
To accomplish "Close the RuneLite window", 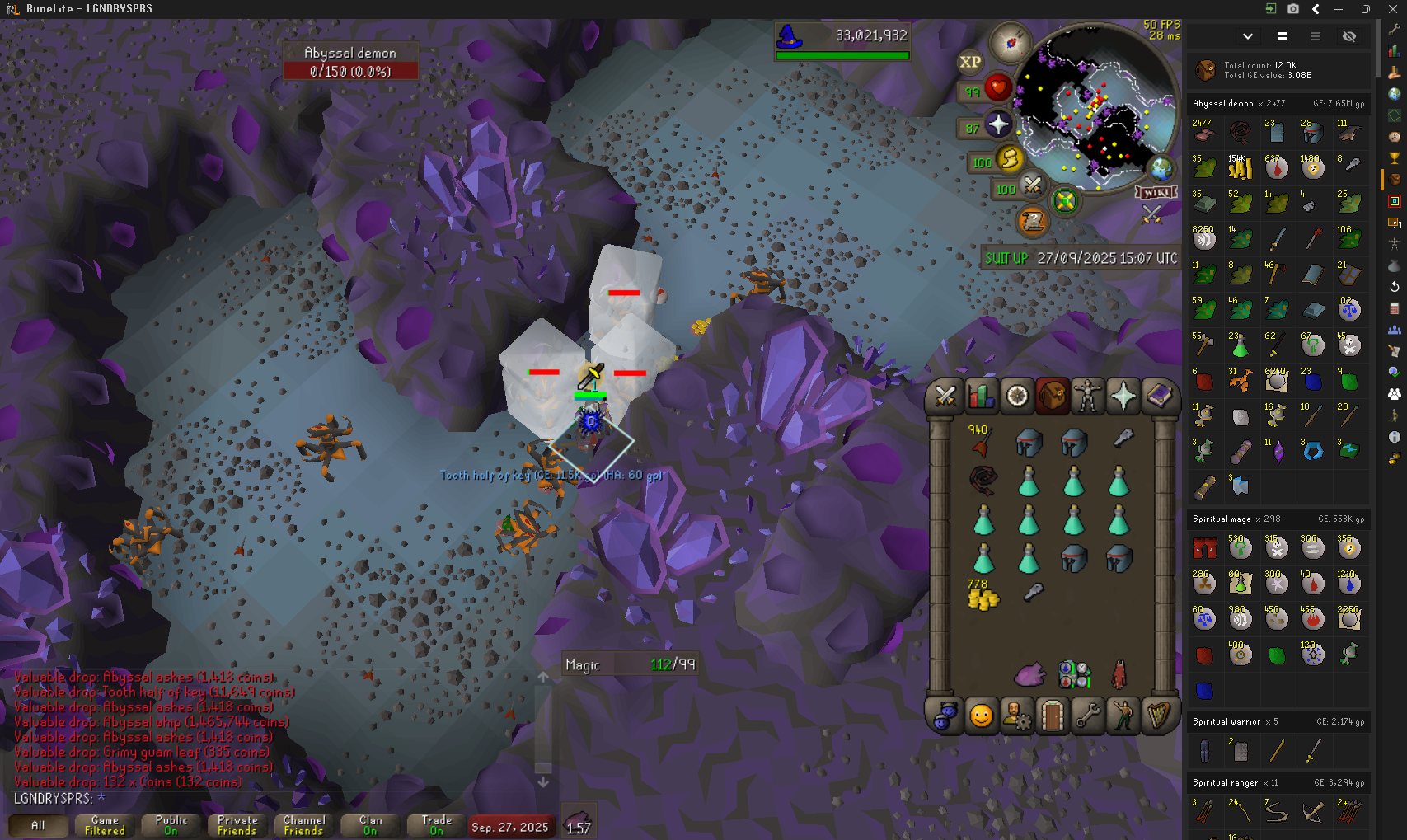I will click(x=1392, y=9).
